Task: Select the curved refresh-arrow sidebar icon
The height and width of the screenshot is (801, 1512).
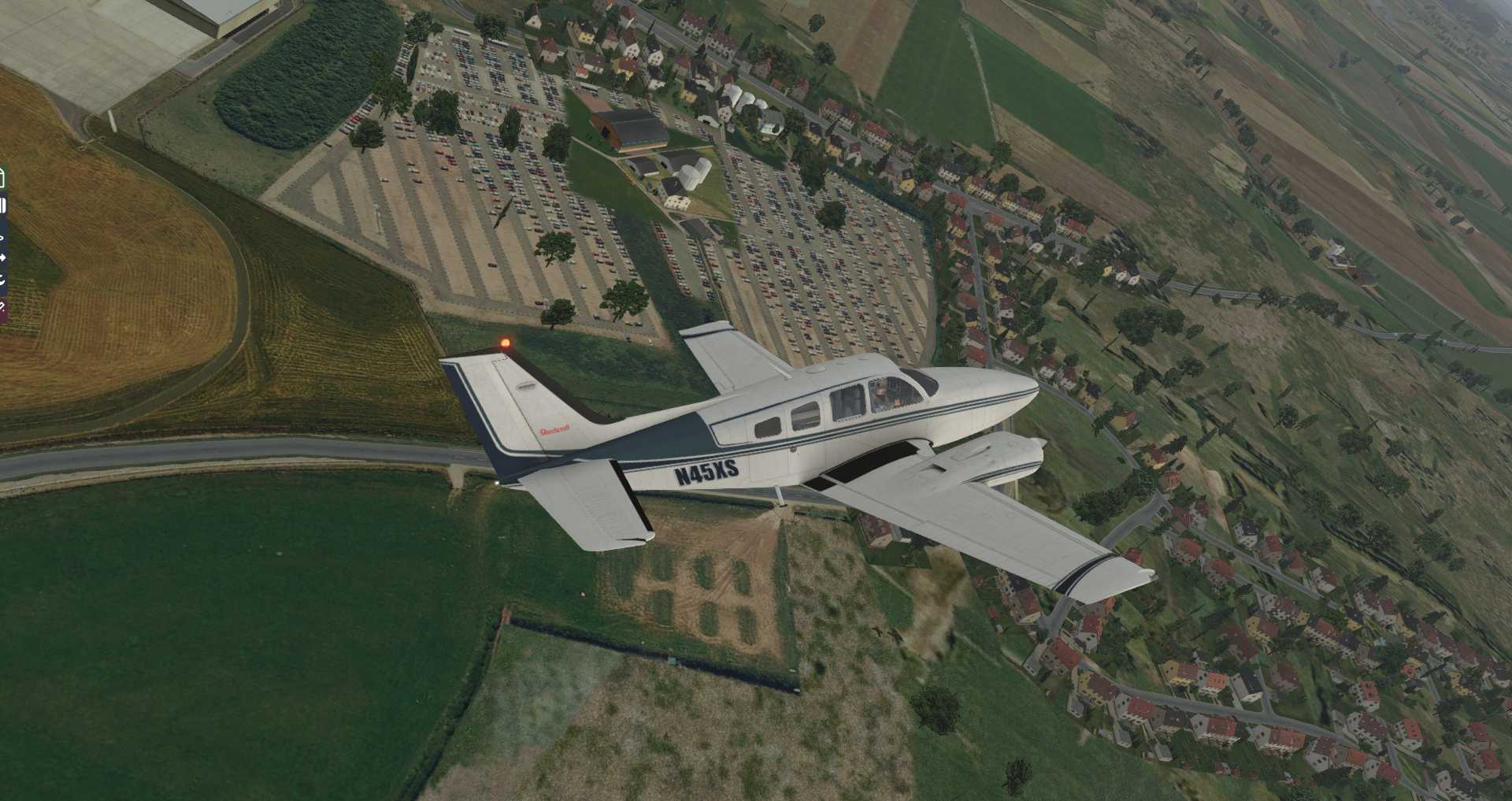Action: click(x=2, y=280)
